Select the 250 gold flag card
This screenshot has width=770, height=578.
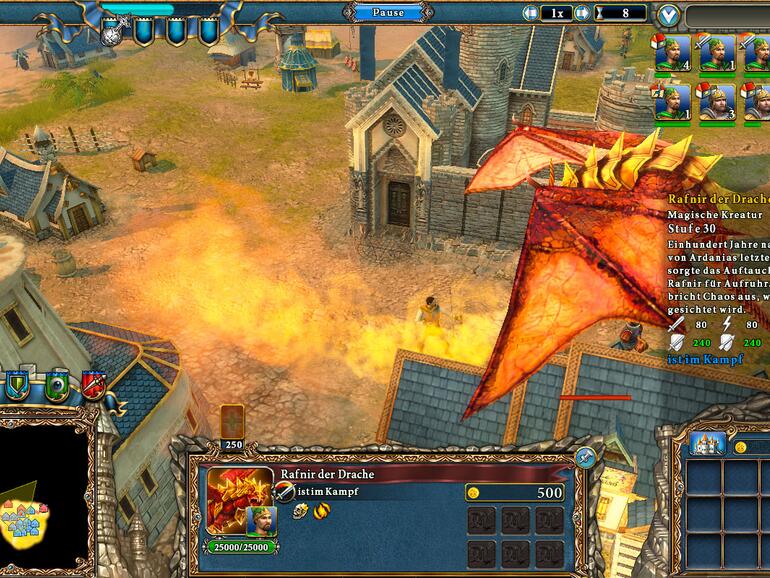click(232, 422)
